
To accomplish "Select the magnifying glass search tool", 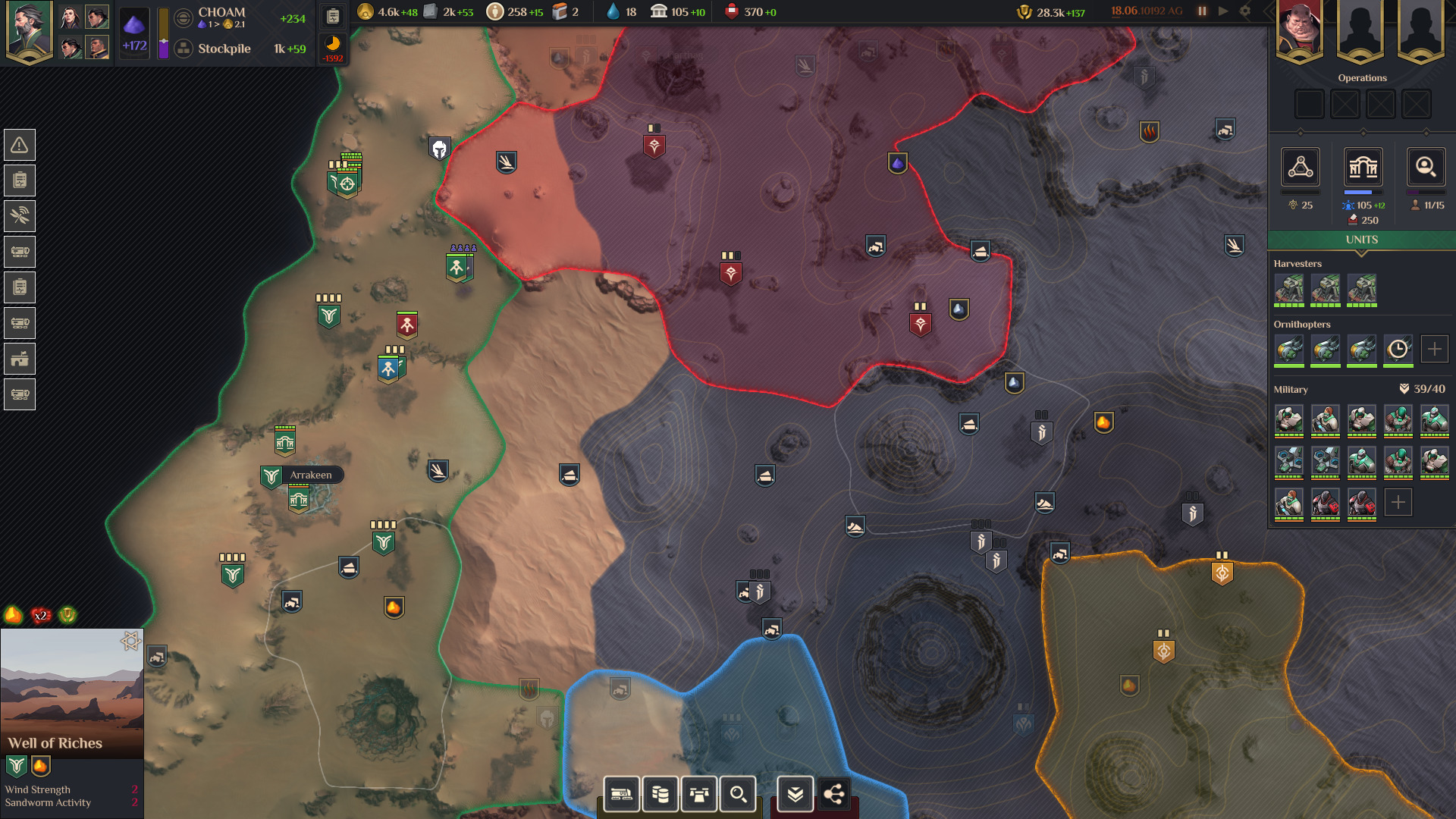I will pyautogui.click(x=736, y=794).
